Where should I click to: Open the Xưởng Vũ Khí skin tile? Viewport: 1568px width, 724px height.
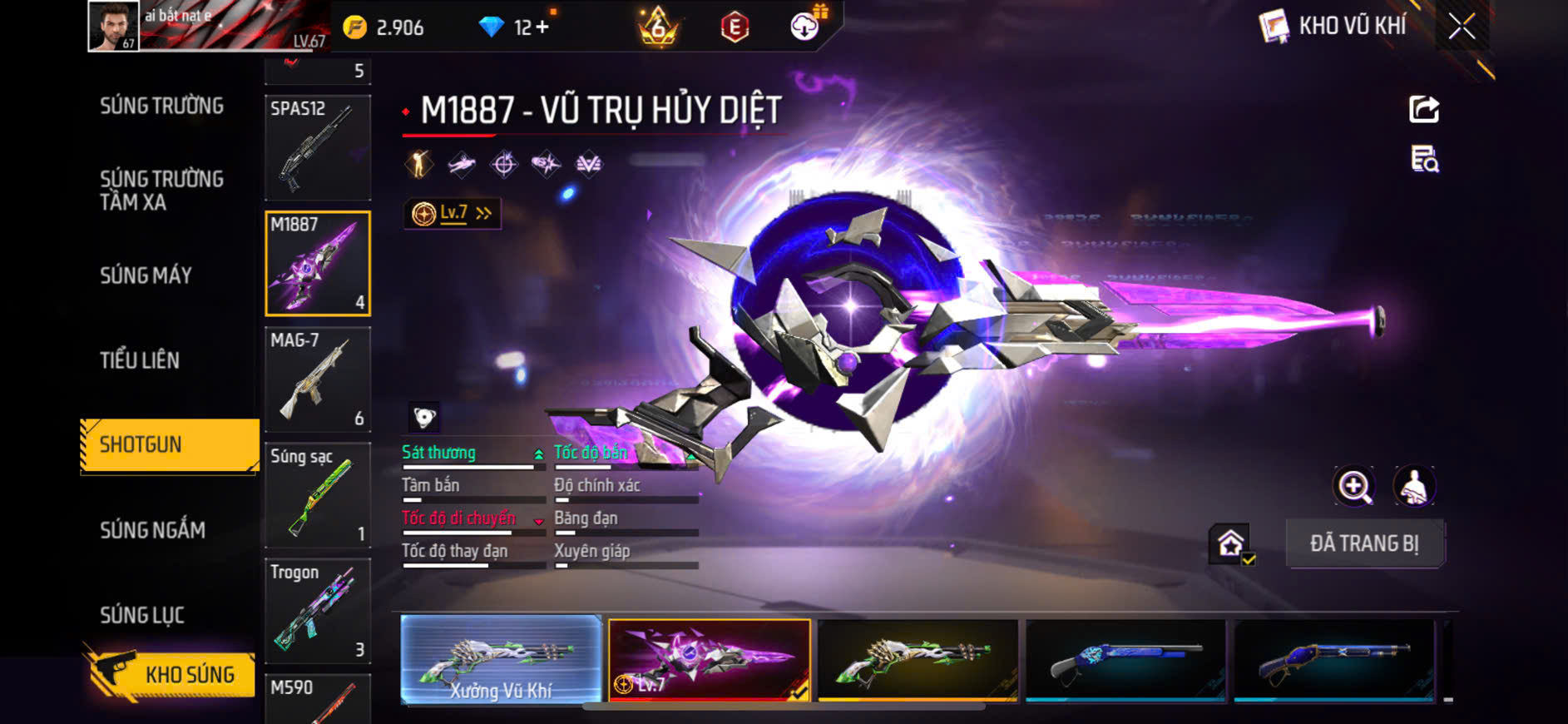501,660
